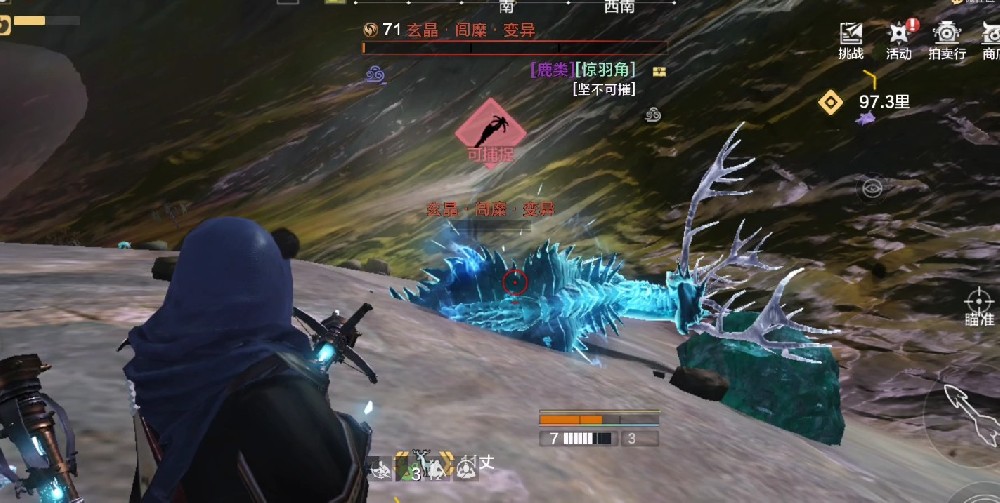Tap the 瞄准 aim button
This screenshot has width=1000, height=503.
pyautogui.click(x=978, y=305)
